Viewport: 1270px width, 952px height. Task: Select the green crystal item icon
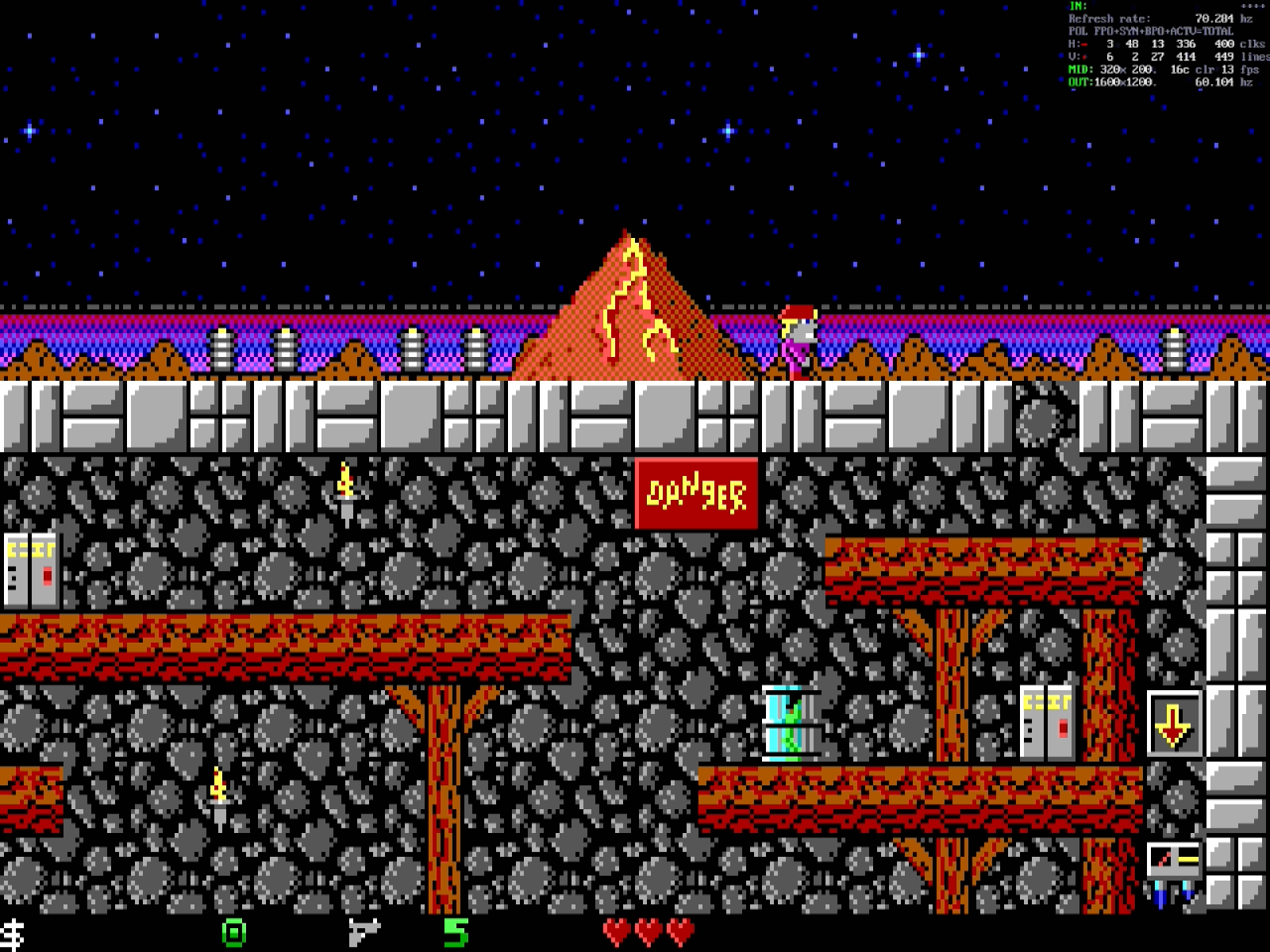234,932
